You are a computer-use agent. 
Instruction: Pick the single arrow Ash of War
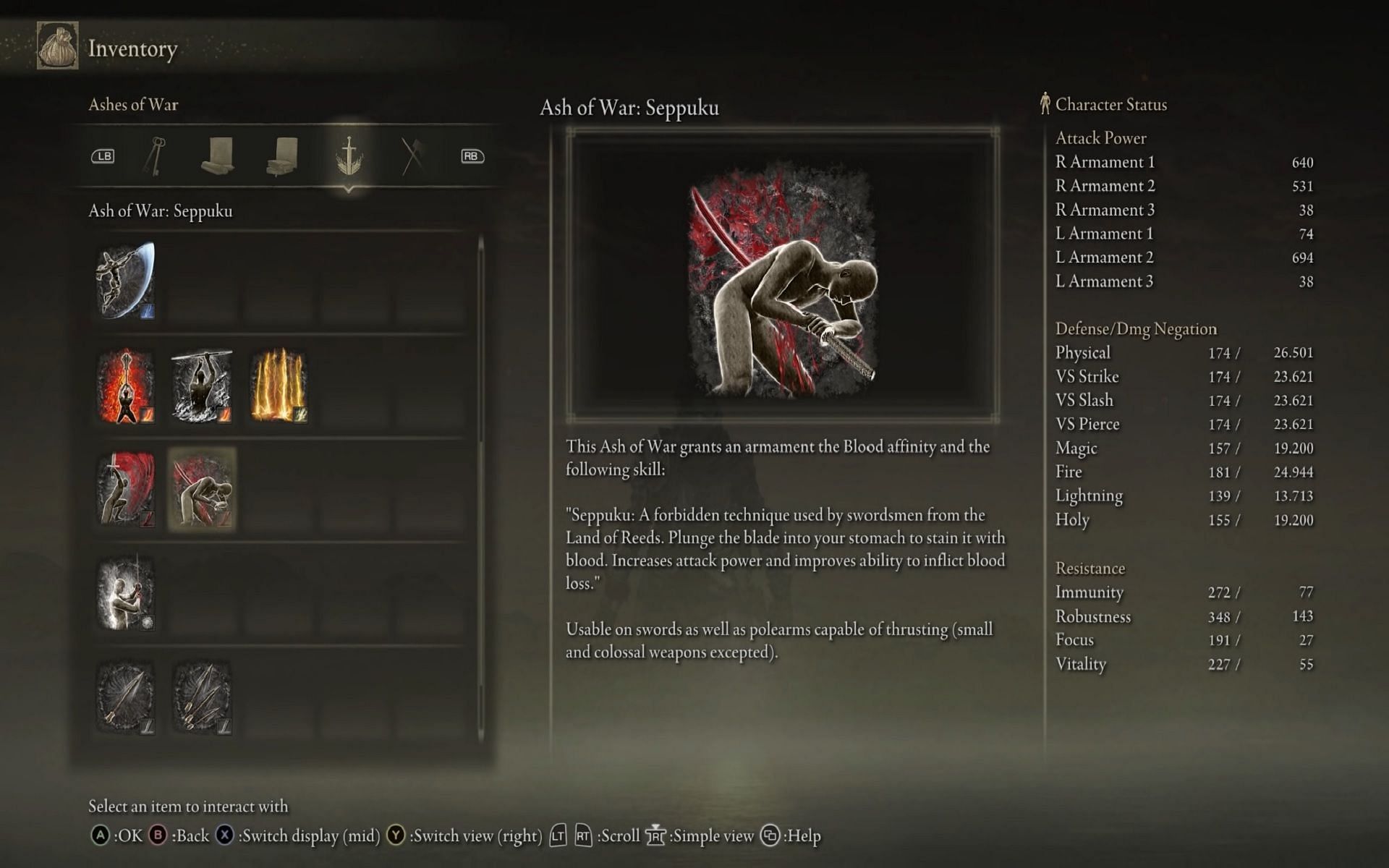pyautogui.click(x=125, y=697)
